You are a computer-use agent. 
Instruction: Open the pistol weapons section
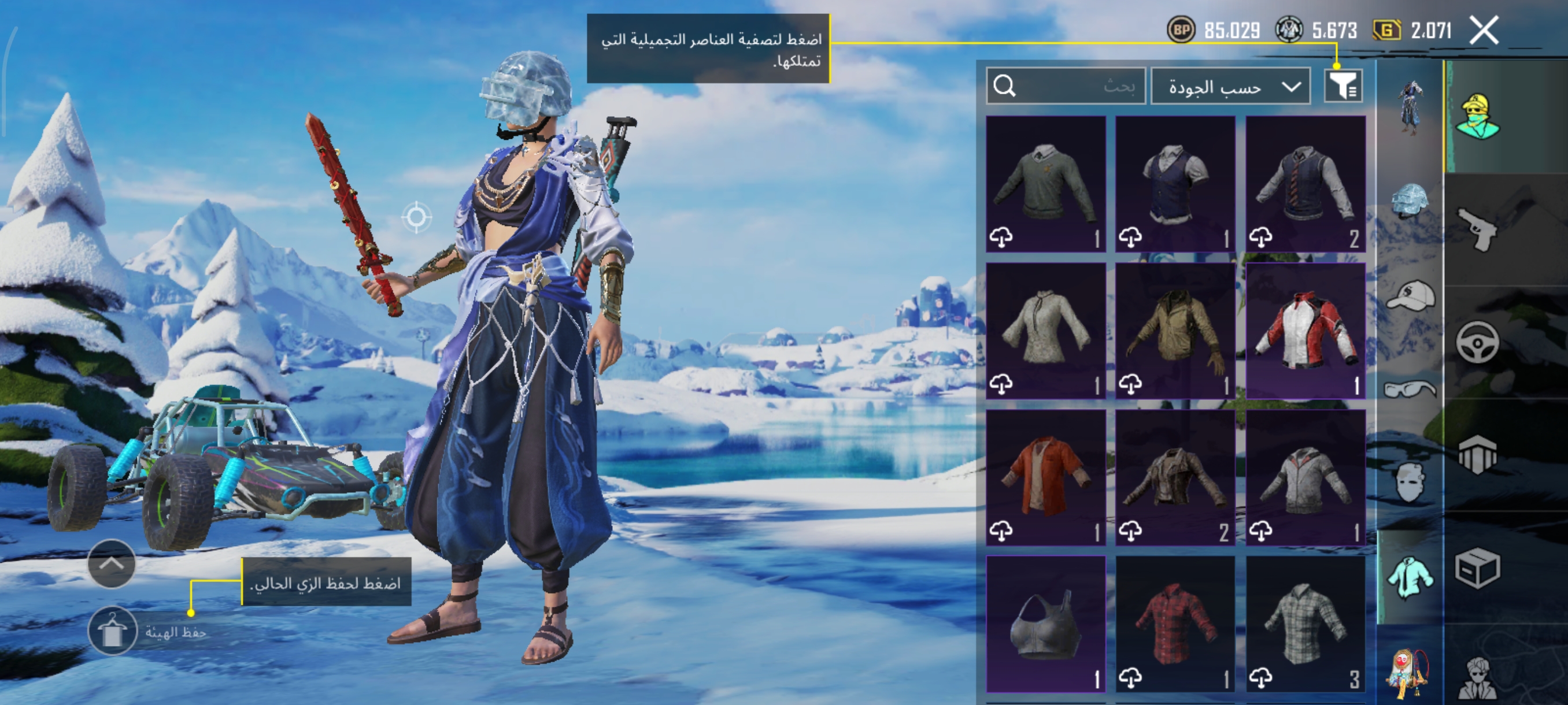[x=1478, y=229]
